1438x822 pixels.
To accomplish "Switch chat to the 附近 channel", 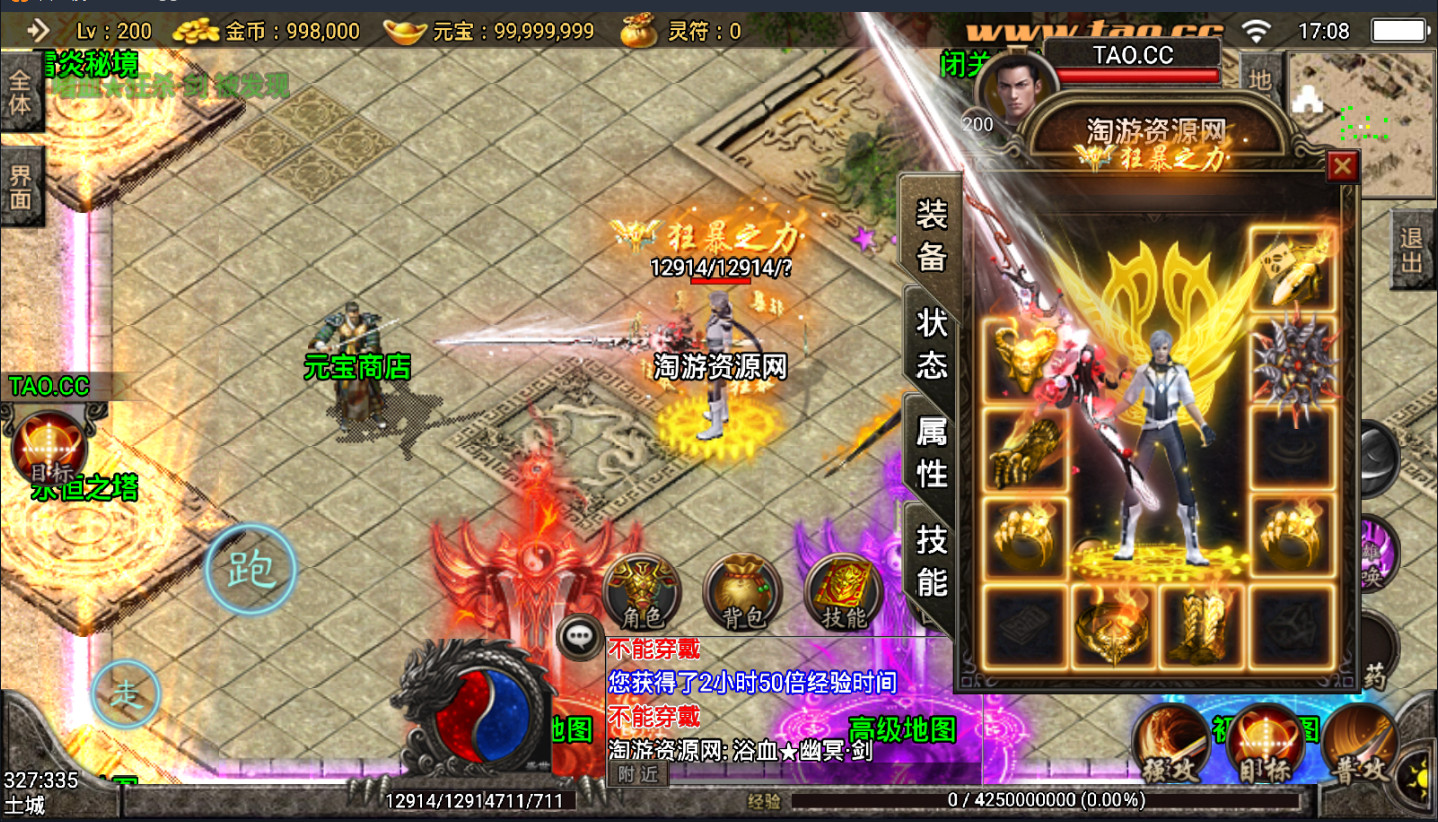I will (637, 773).
